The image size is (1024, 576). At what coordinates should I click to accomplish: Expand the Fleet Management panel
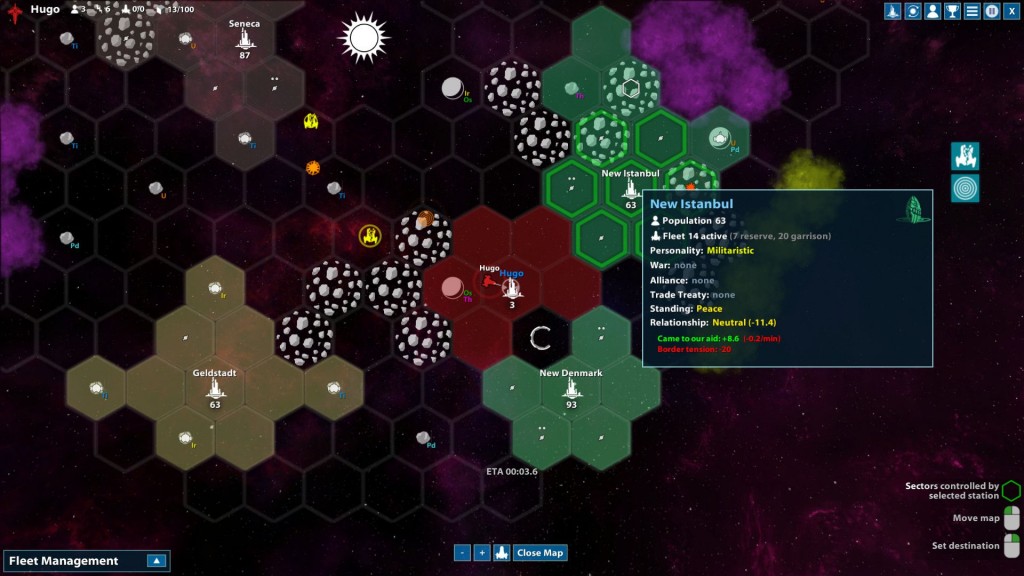[x=156, y=561]
